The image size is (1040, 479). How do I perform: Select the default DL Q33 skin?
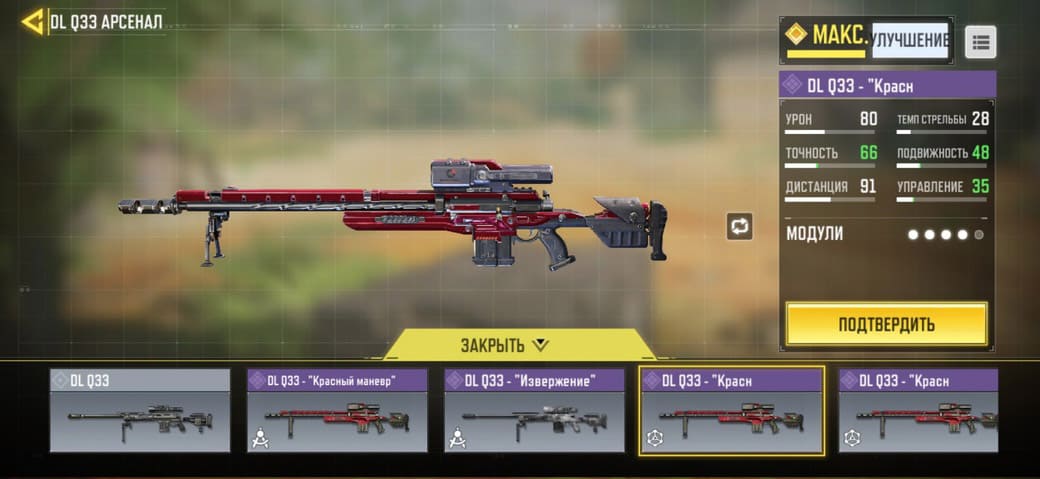pyautogui.click(x=140, y=411)
